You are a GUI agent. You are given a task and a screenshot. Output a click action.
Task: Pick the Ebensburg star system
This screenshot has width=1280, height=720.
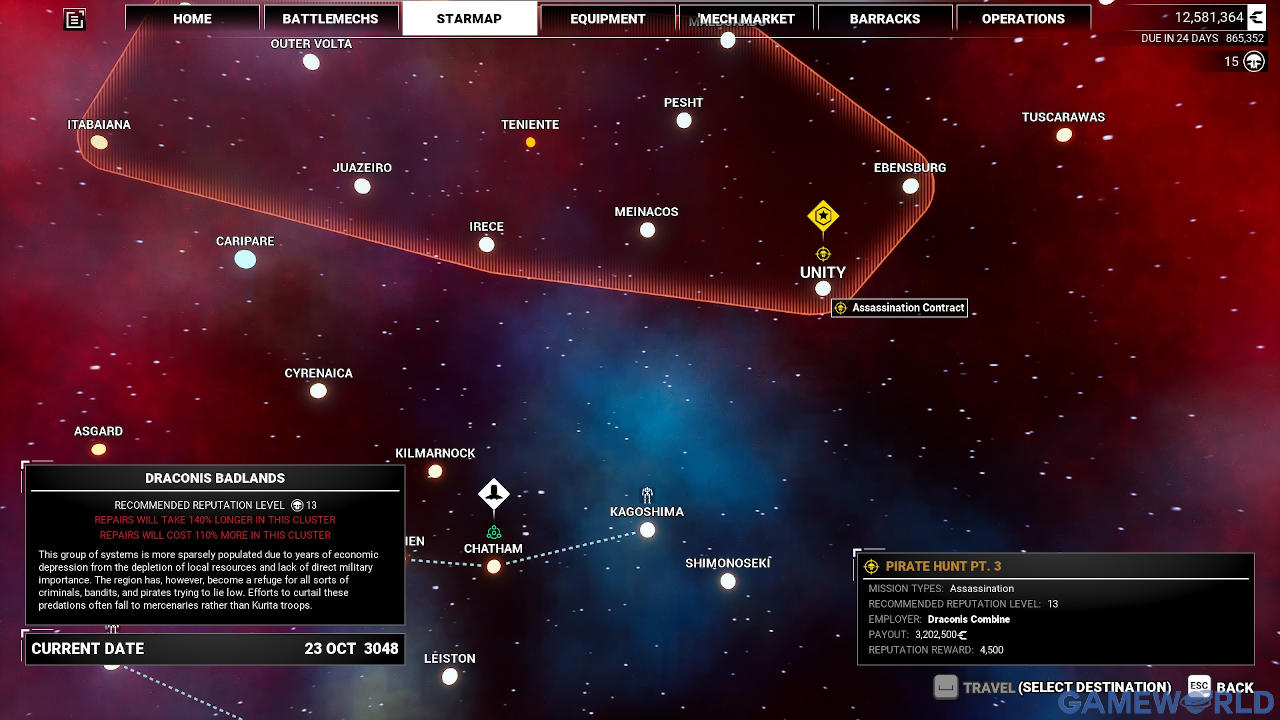(x=910, y=186)
